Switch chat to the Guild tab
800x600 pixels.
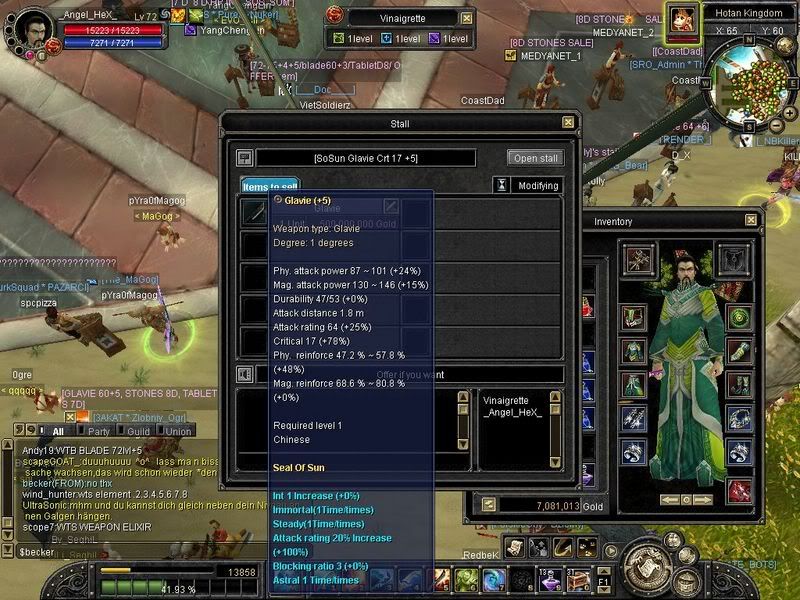138,431
